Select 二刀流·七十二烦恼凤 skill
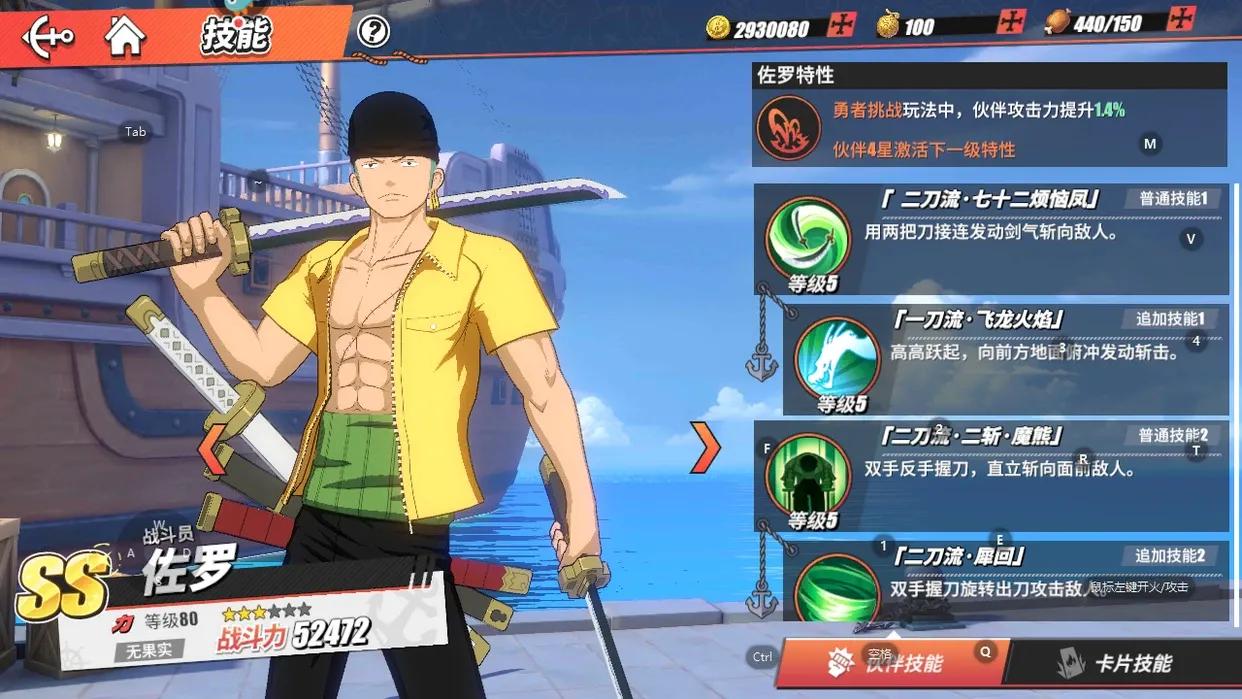 click(807, 239)
